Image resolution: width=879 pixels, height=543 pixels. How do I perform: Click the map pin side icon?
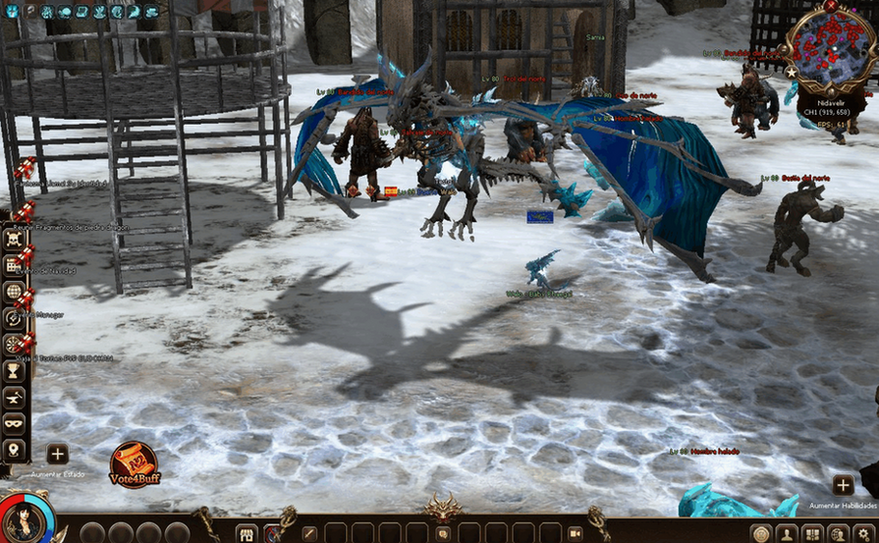point(14,449)
